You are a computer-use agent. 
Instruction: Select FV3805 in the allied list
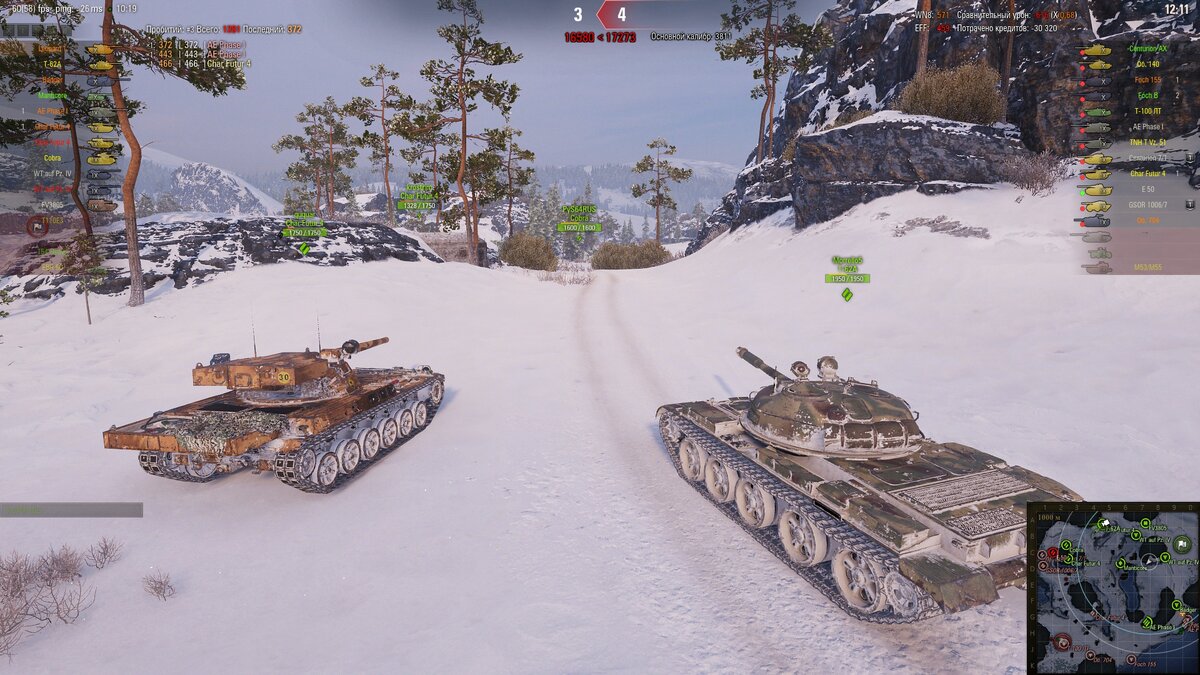click(52, 205)
